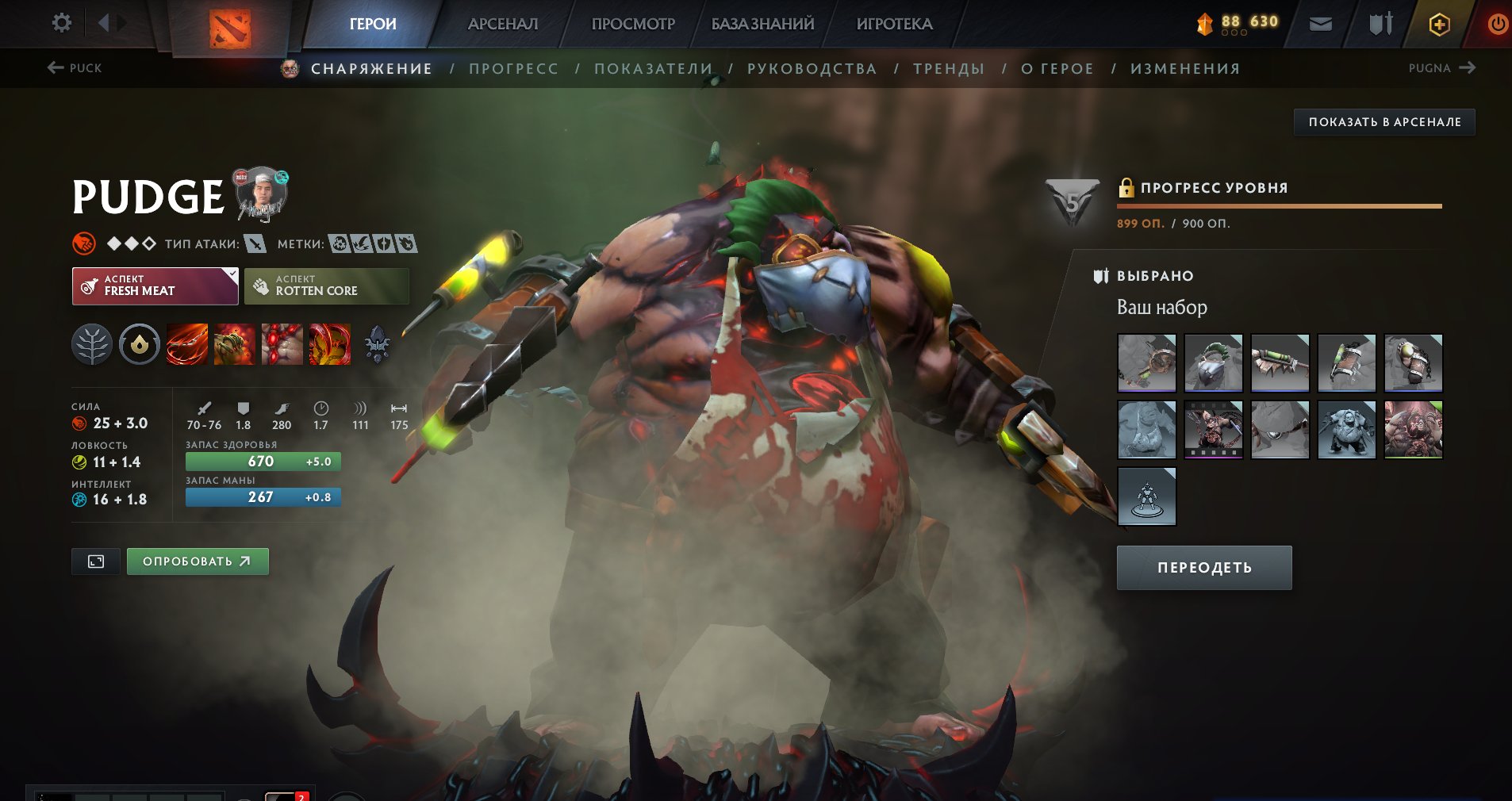Switch to the Просмотр tab
The height and width of the screenshot is (801, 1512).
[x=633, y=24]
